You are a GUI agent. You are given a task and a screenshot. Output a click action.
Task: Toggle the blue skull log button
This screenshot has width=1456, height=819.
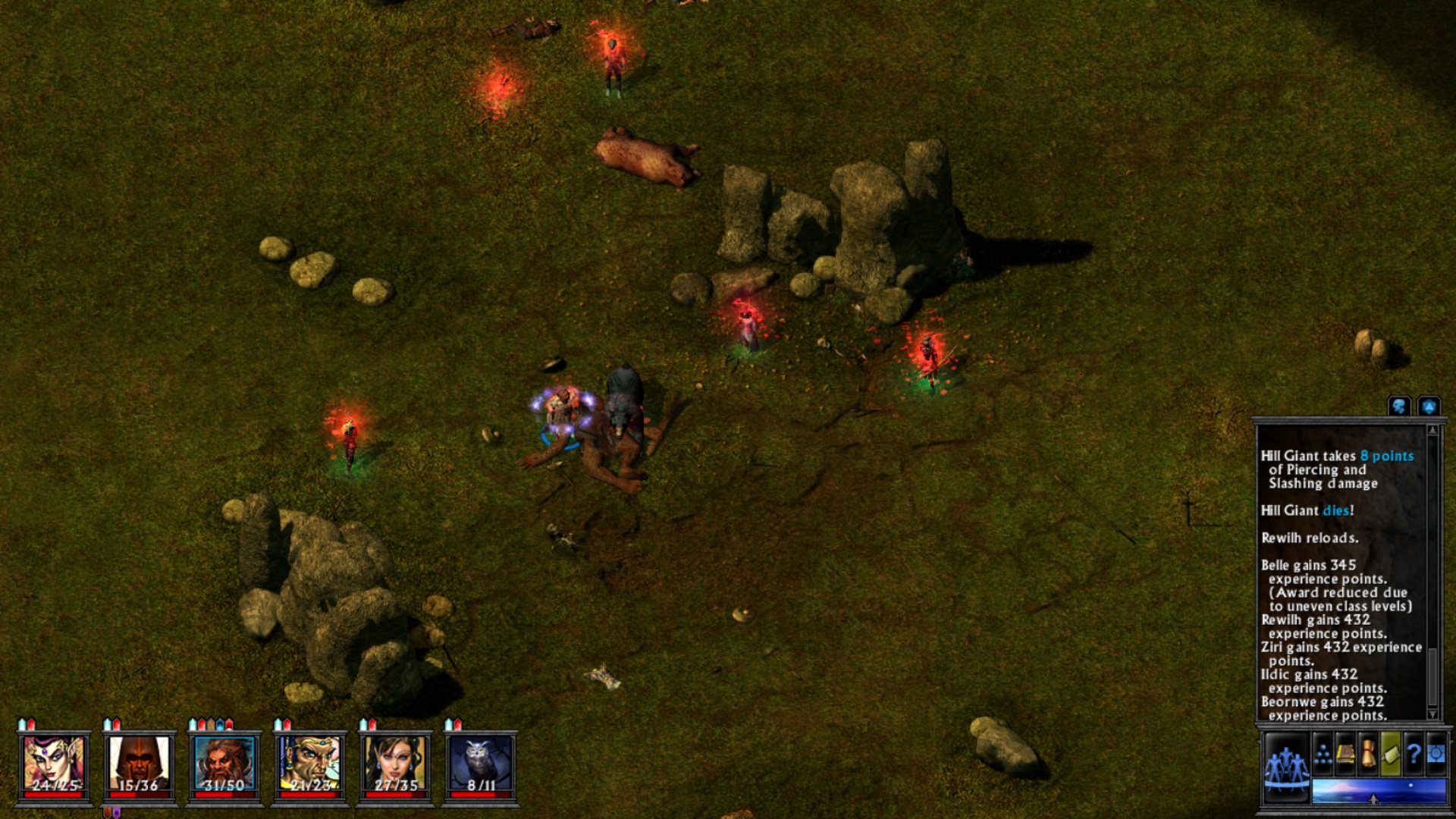[x=1399, y=407]
